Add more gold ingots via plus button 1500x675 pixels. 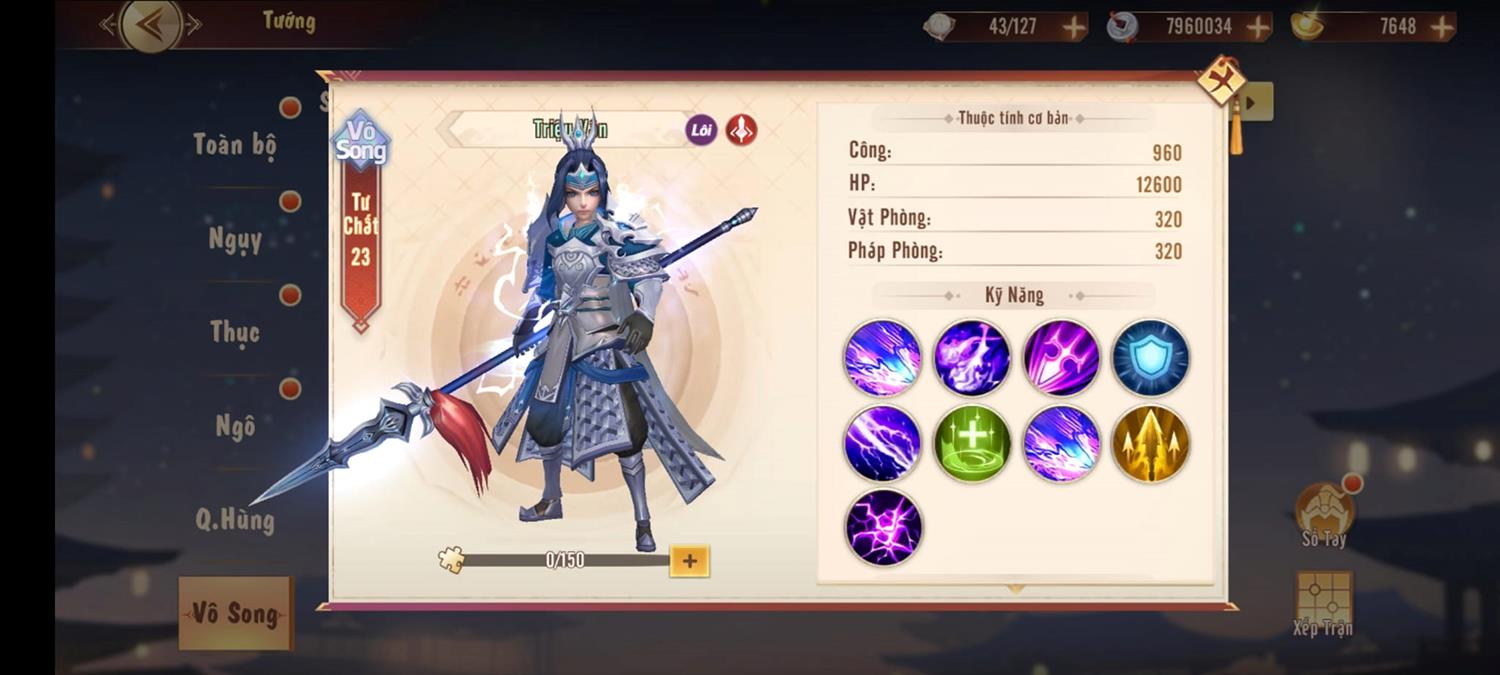[1442, 27]
